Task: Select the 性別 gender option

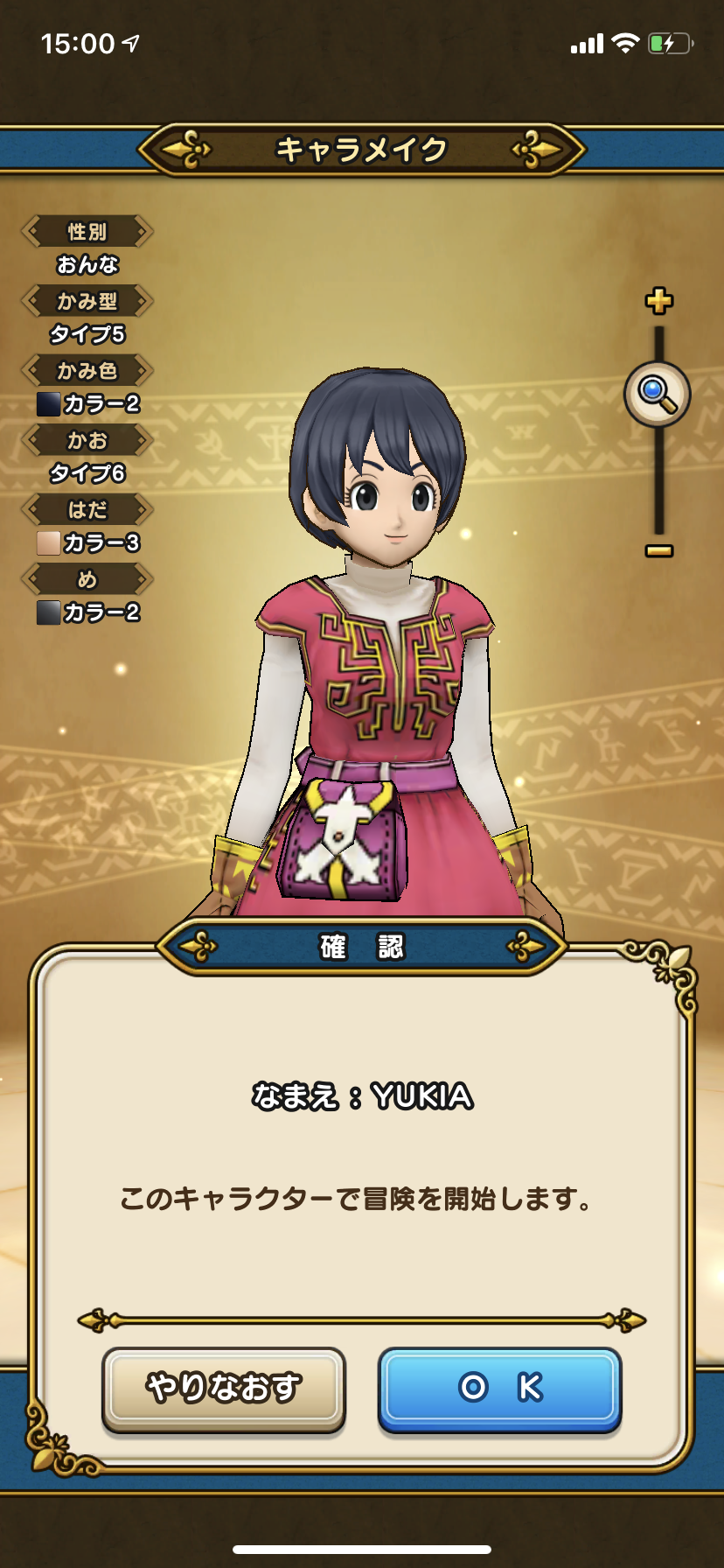Action: (87, 232)
